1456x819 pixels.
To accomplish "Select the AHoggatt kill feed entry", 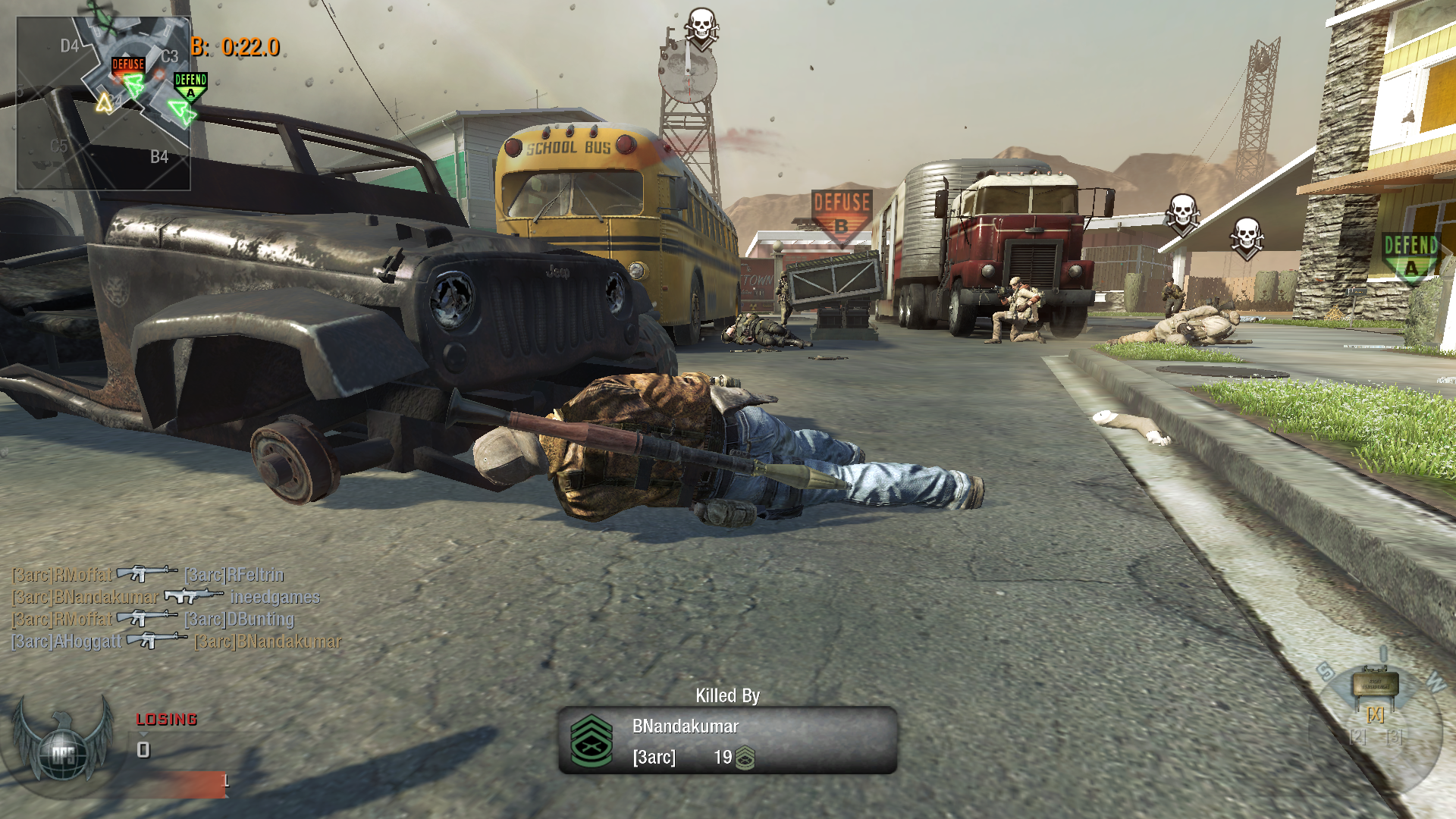I will tap(67, 642).
